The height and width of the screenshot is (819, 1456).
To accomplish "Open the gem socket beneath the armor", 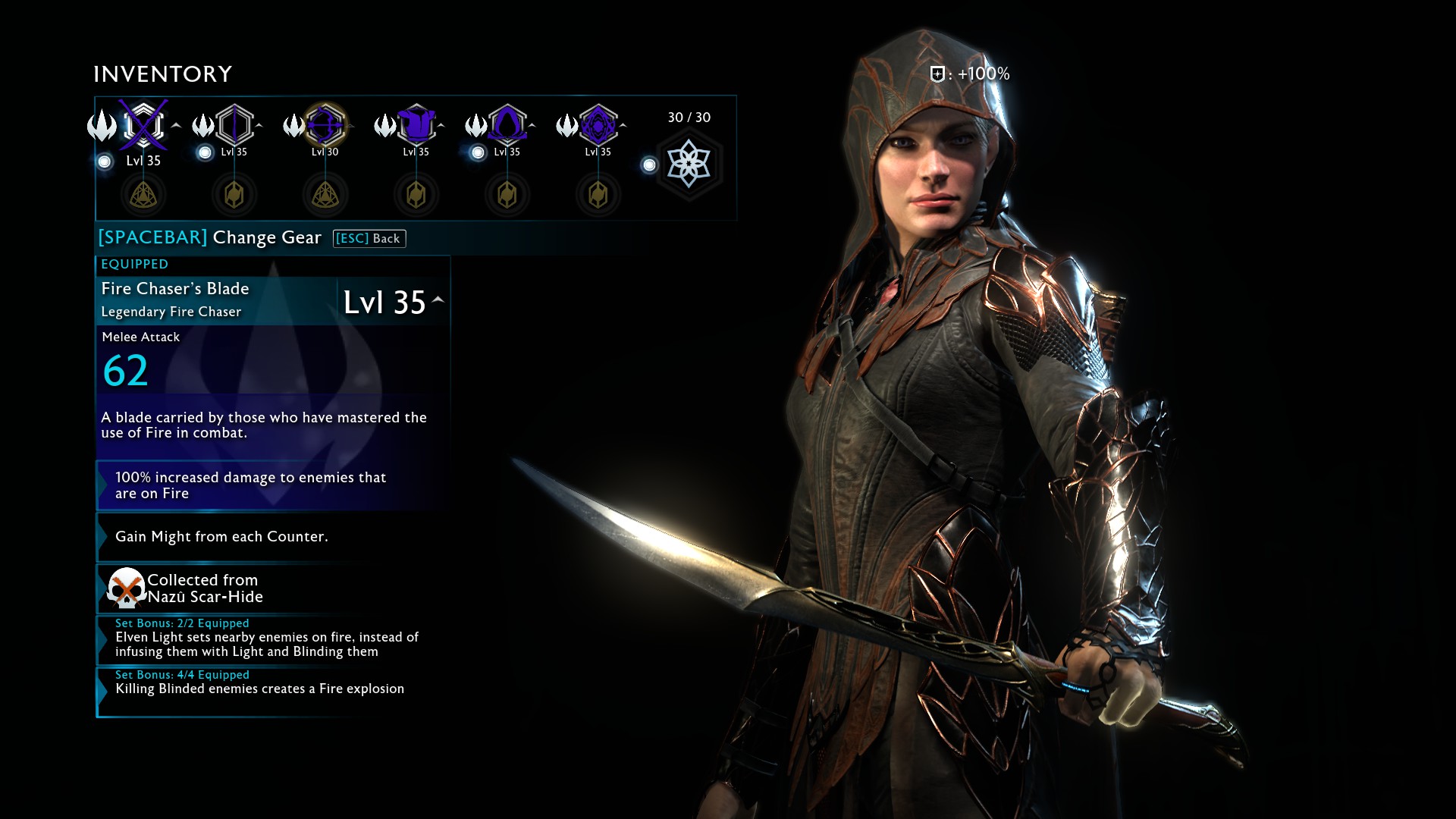I will click(416, 195).
